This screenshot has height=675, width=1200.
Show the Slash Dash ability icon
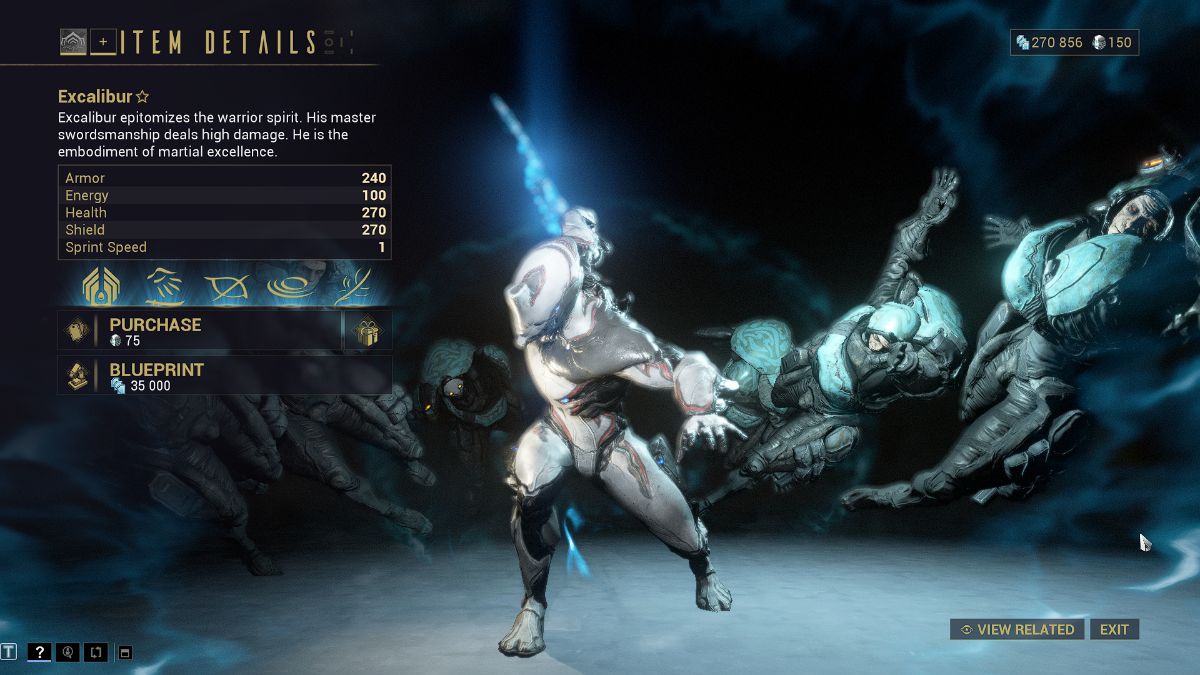click(165, 286)
